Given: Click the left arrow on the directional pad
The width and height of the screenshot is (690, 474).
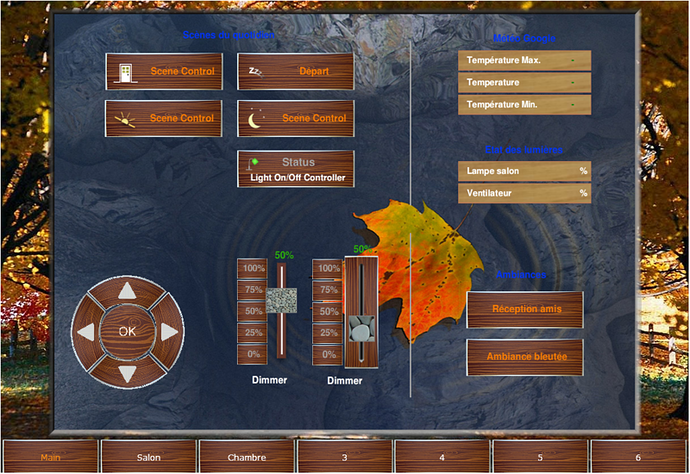Looking at the screenshot, I should (x=86, y=331).
